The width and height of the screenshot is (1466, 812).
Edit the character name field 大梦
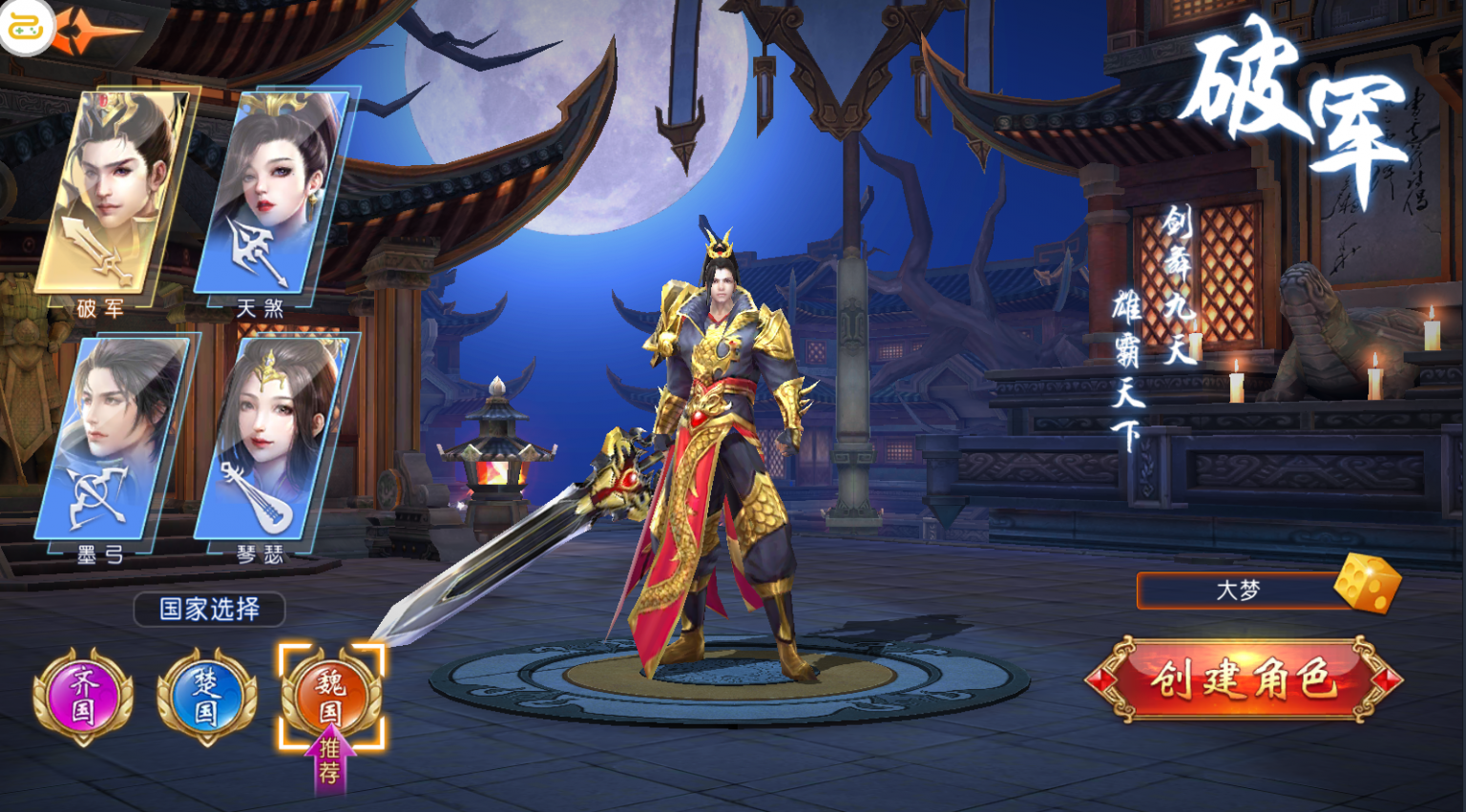[x=1237, y=591]
